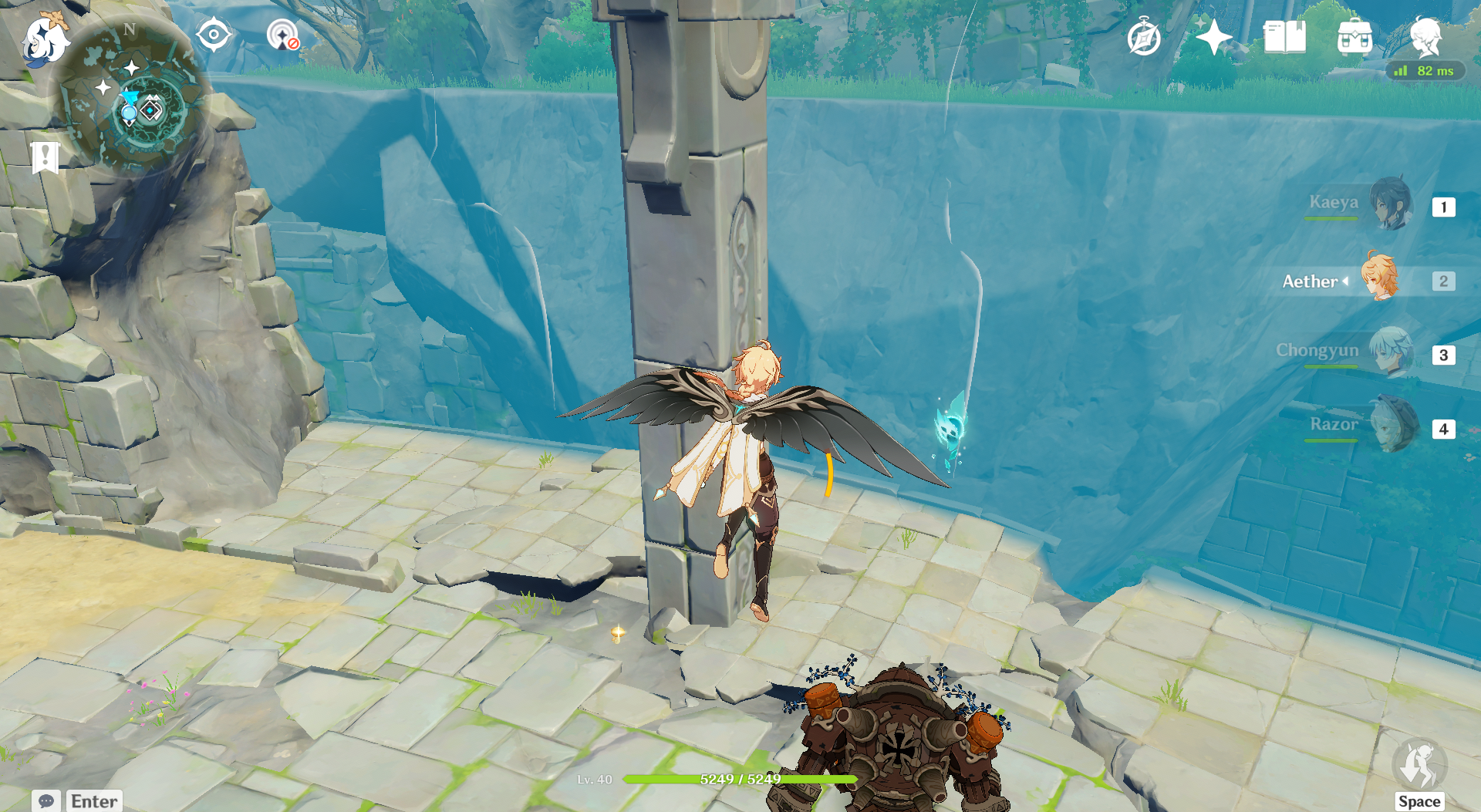The height and width of the screenshot is (812, 1481).
Task: Open the co-op mode icon
Action: coord(282,35)
